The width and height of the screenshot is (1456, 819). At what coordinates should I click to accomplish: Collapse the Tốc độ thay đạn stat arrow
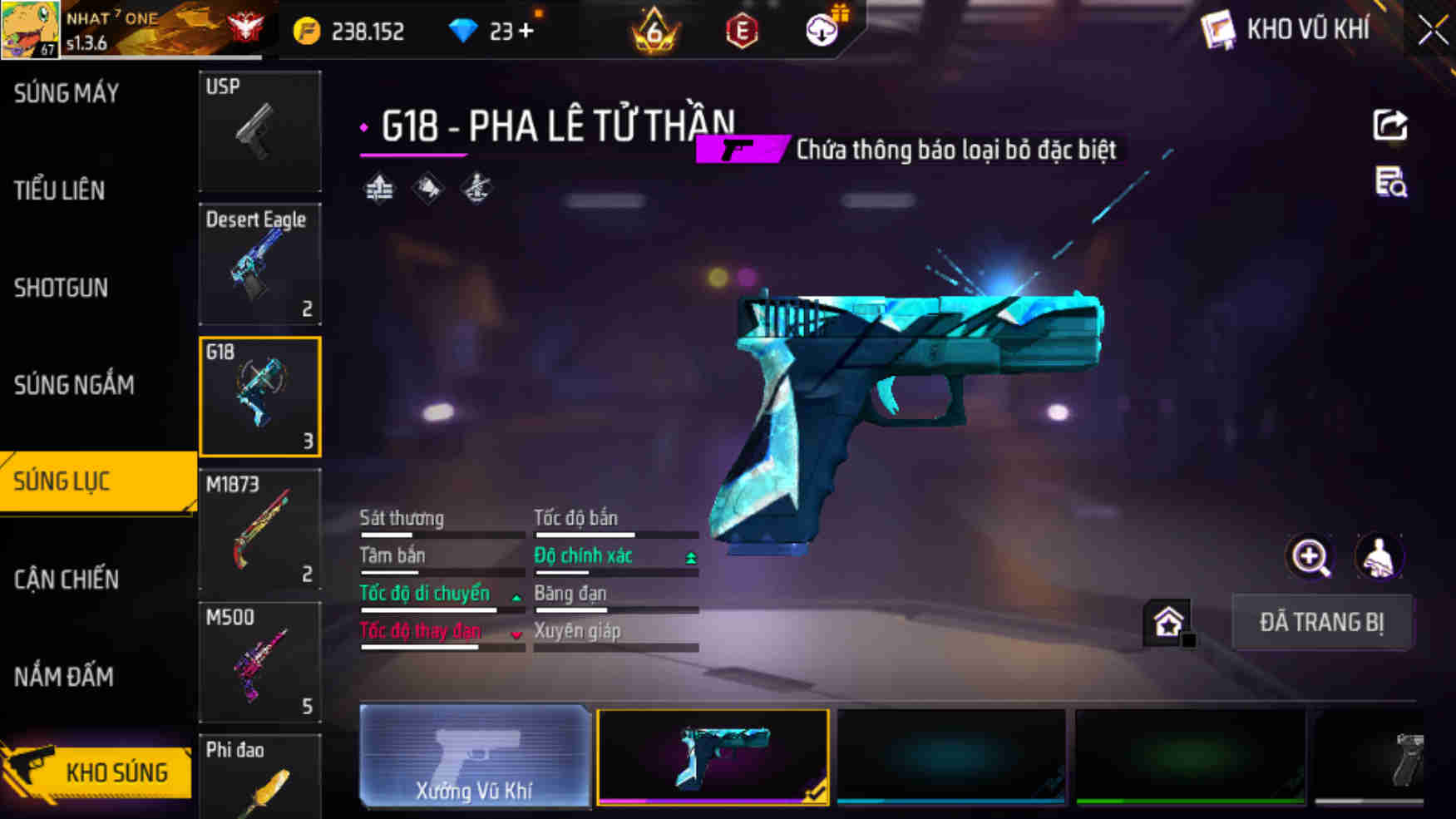click(x=517, y=633)
